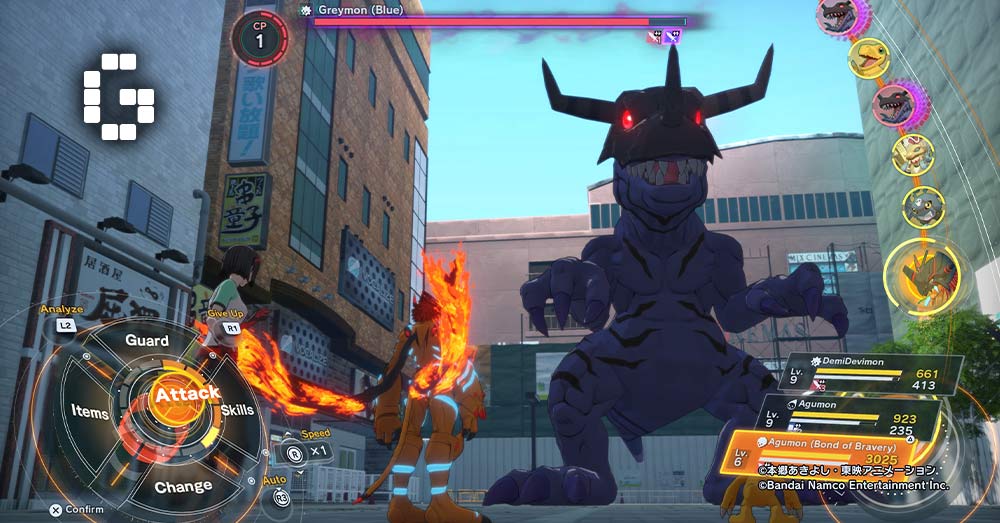1000x523 pixels.
Task: Choose Guard on the command wheel
Action: pyautogui.click(x=147, y=340)
